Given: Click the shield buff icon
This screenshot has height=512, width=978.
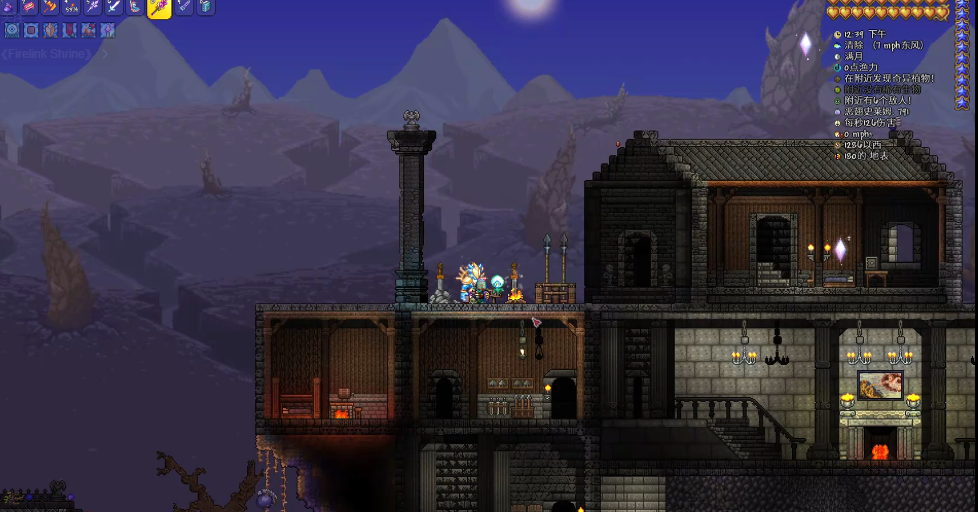Looking at the screenshot, I should pyautogui.click(x=50, y=30).
